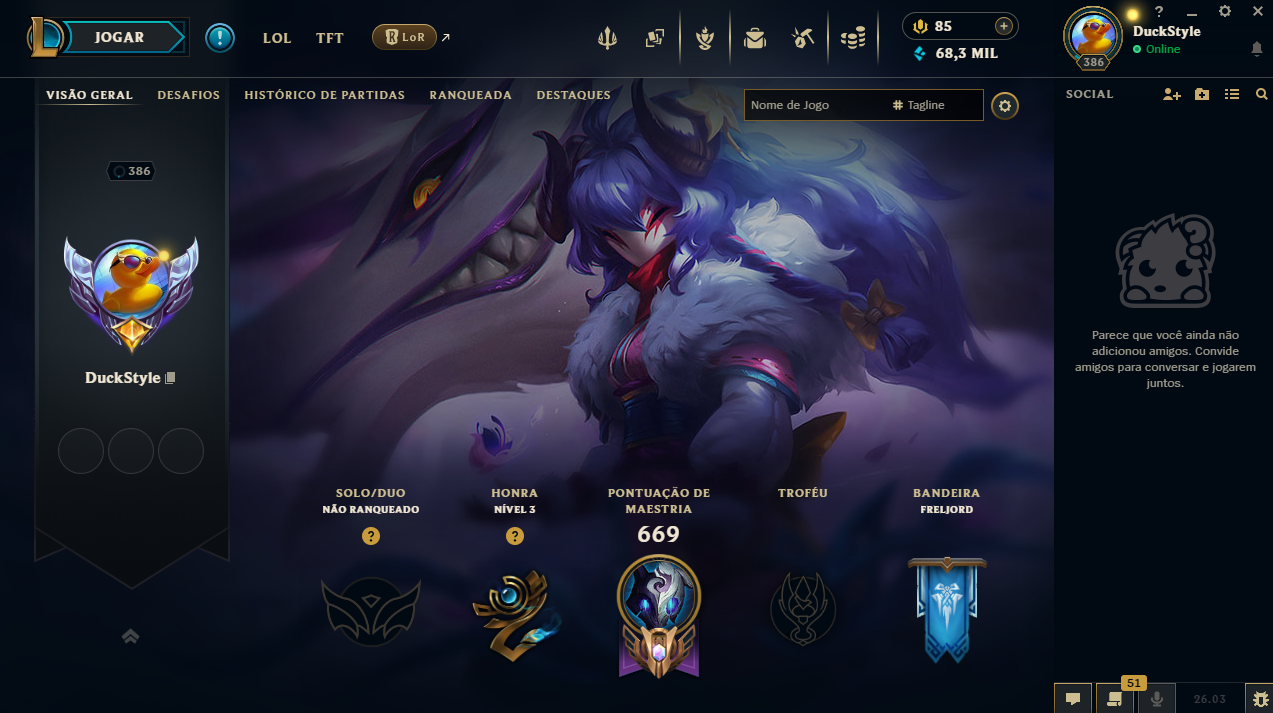Open the notifications bell
Image resolution: width=1273 pixels, height=713 pixels.
[x=1256, y=49]
